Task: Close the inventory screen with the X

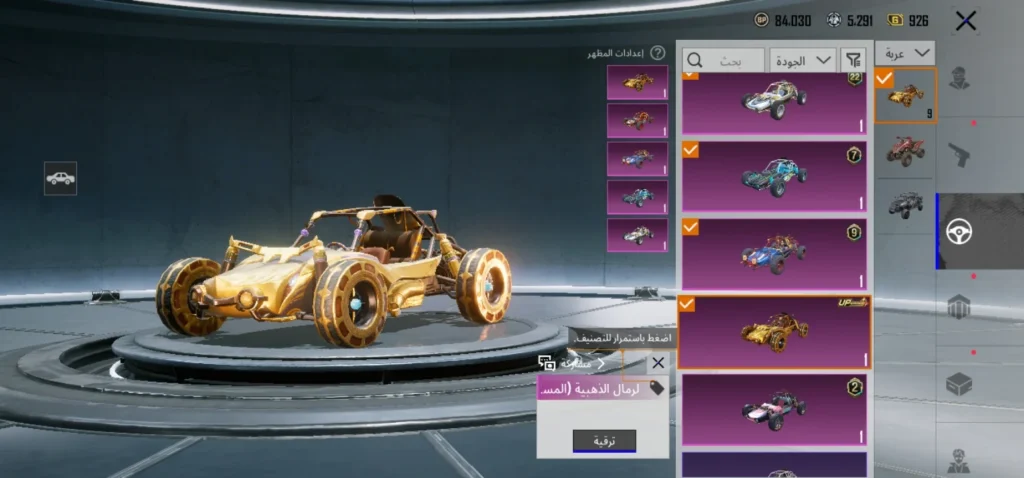Action: (965, 21)
